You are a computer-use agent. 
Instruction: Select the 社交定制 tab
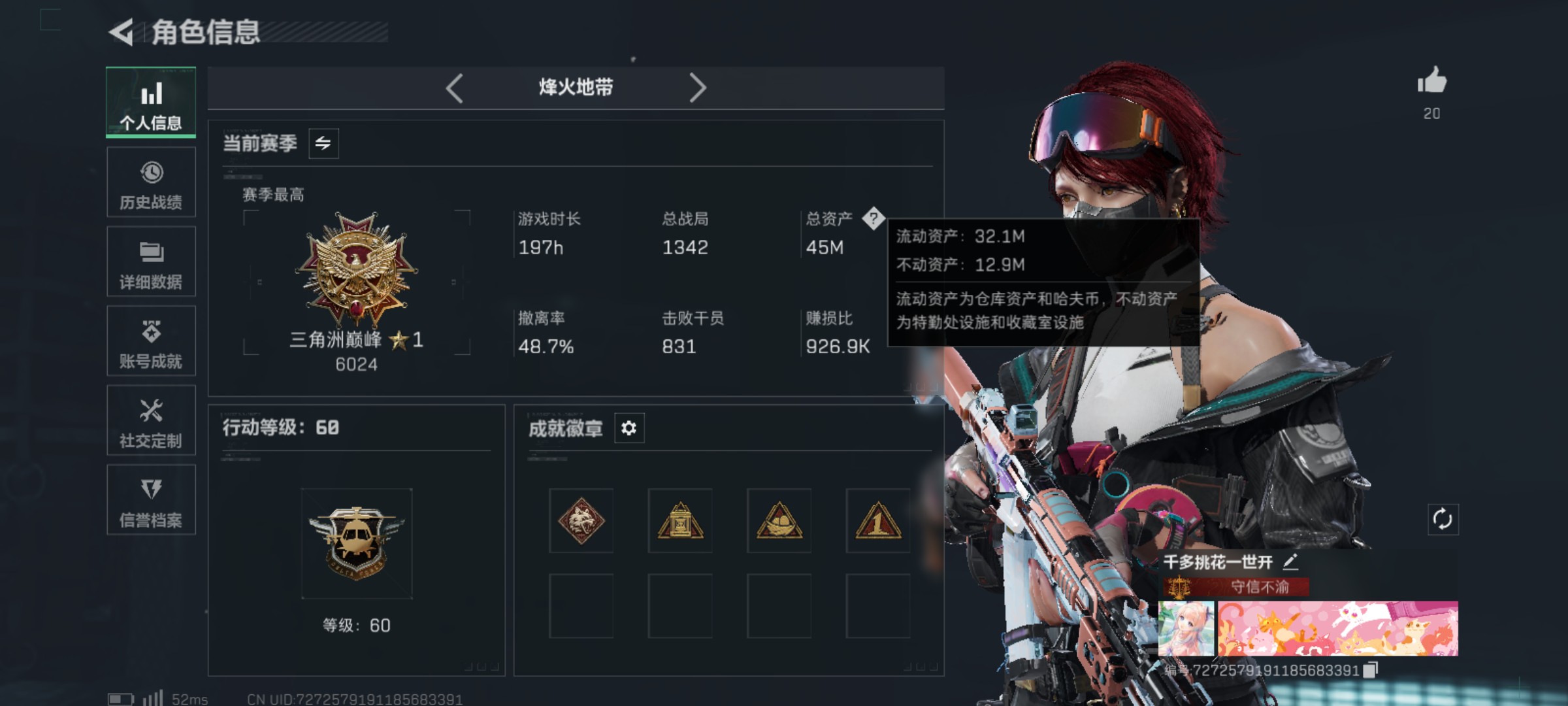[151, 421]
